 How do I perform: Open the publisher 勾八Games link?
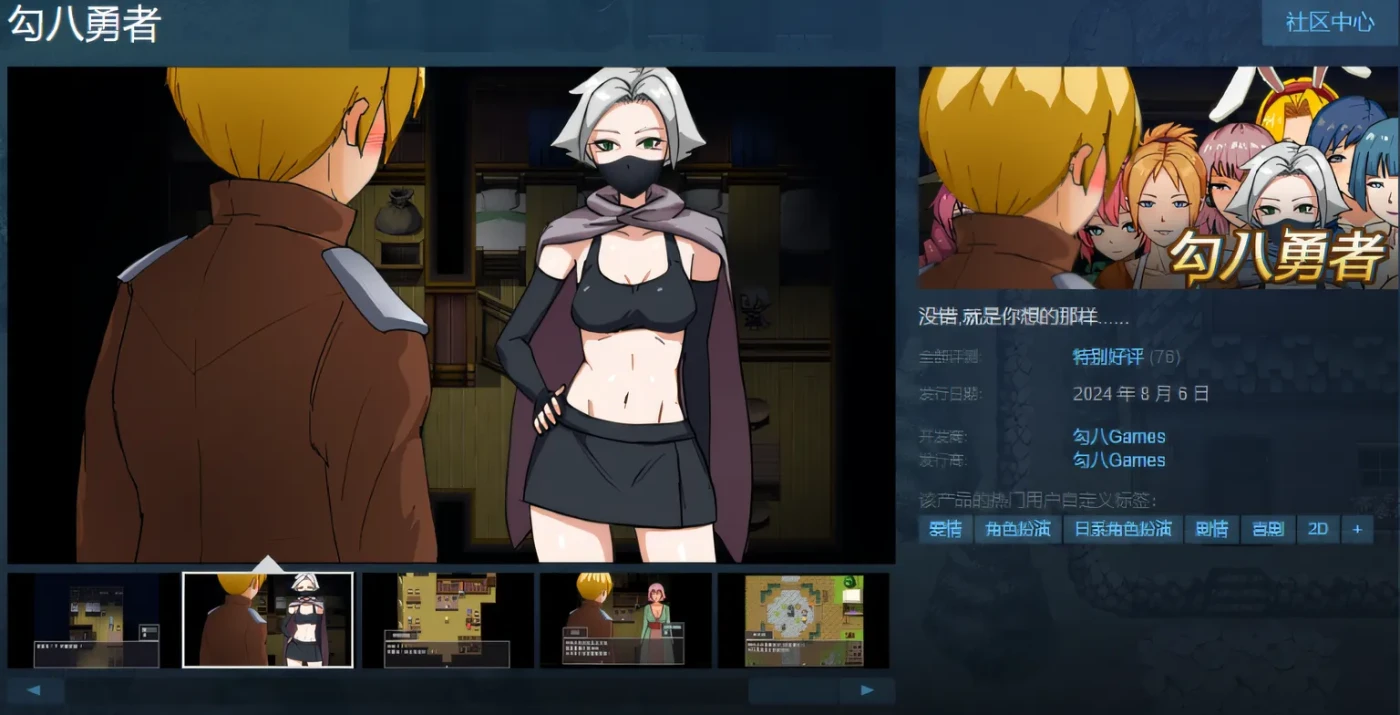[x=1119, y=460]
